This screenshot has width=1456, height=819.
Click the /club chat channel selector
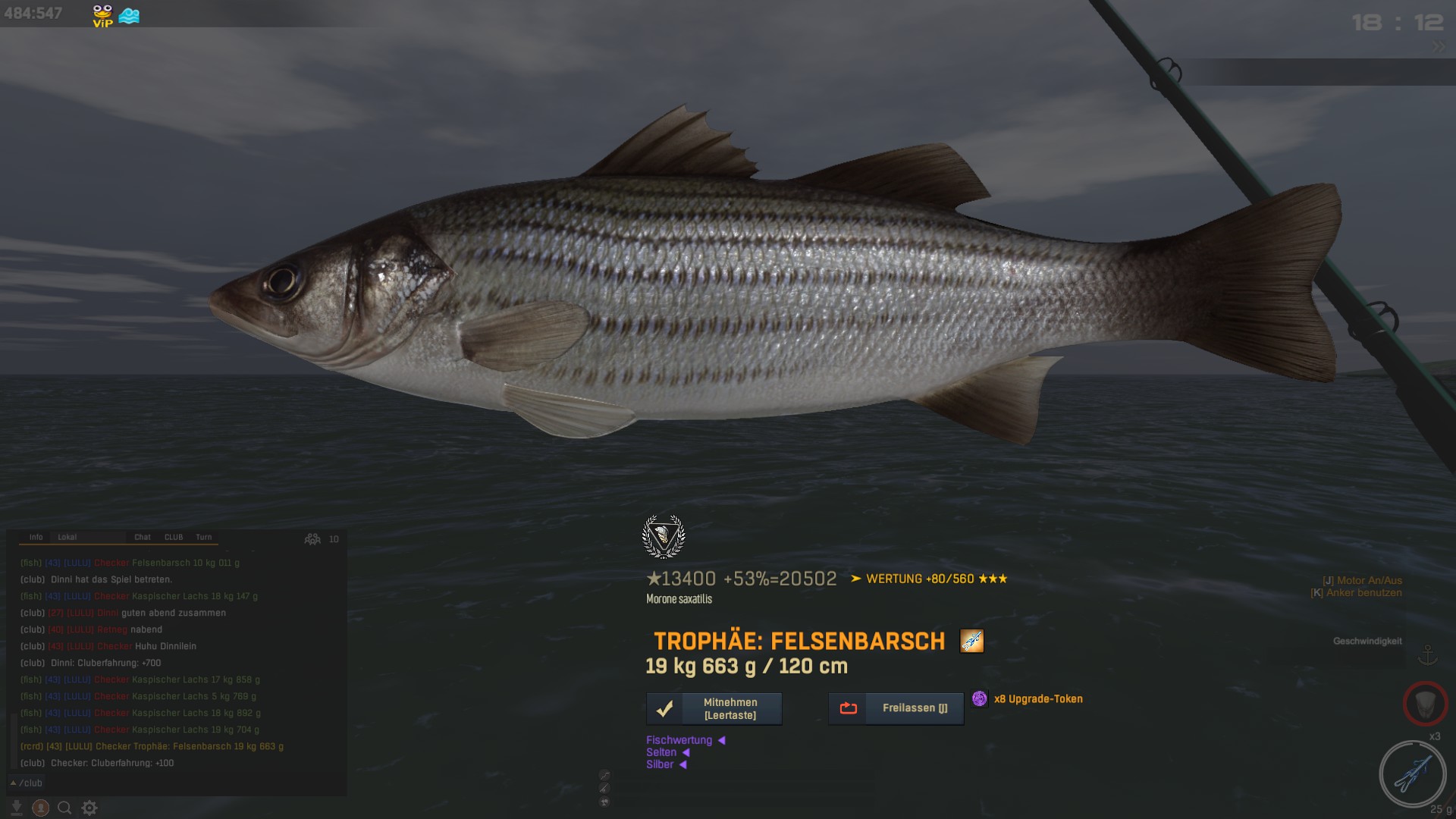(x=27, y=783)
